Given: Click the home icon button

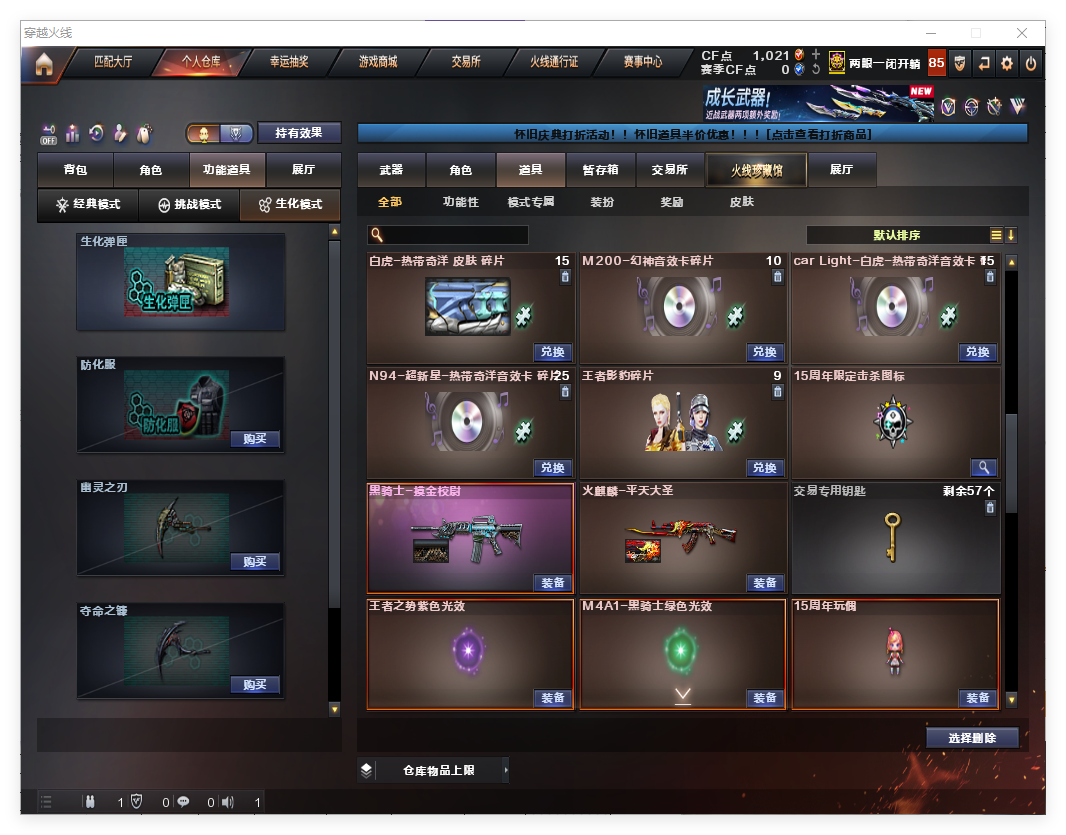Looking at the screenshot, I should click(x=44, y=64).
